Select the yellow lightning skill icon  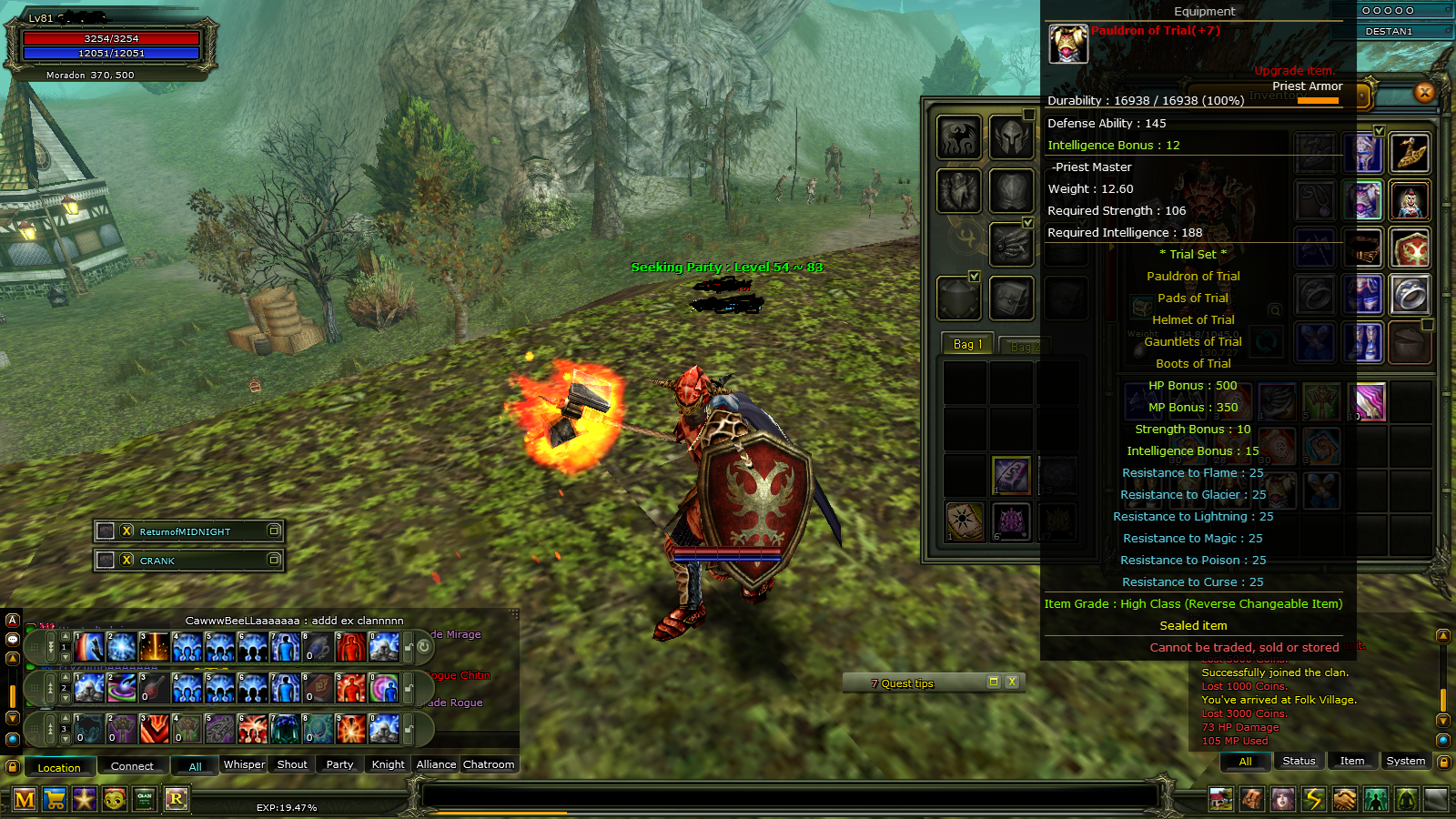[1314, 799]
